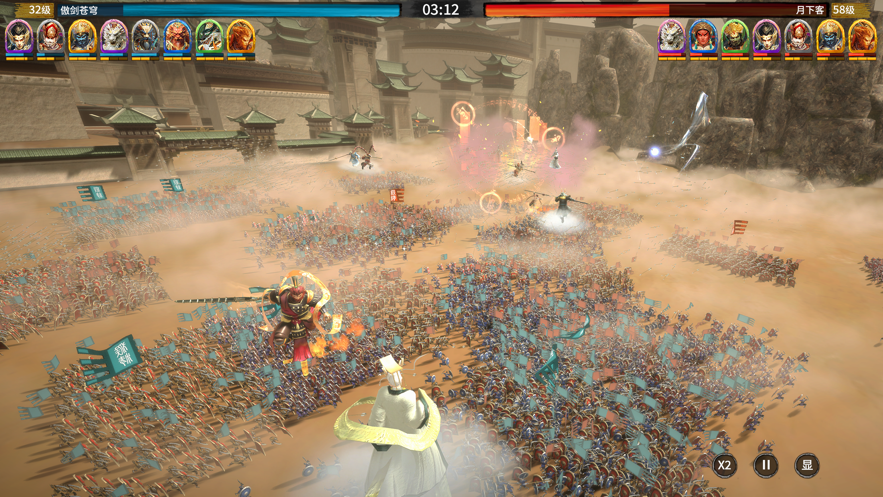Select blue team's red-faced hero in blue frame
The width and height of the screenshot is (883, 497).
pyautogui.click(x=177, y=38)
